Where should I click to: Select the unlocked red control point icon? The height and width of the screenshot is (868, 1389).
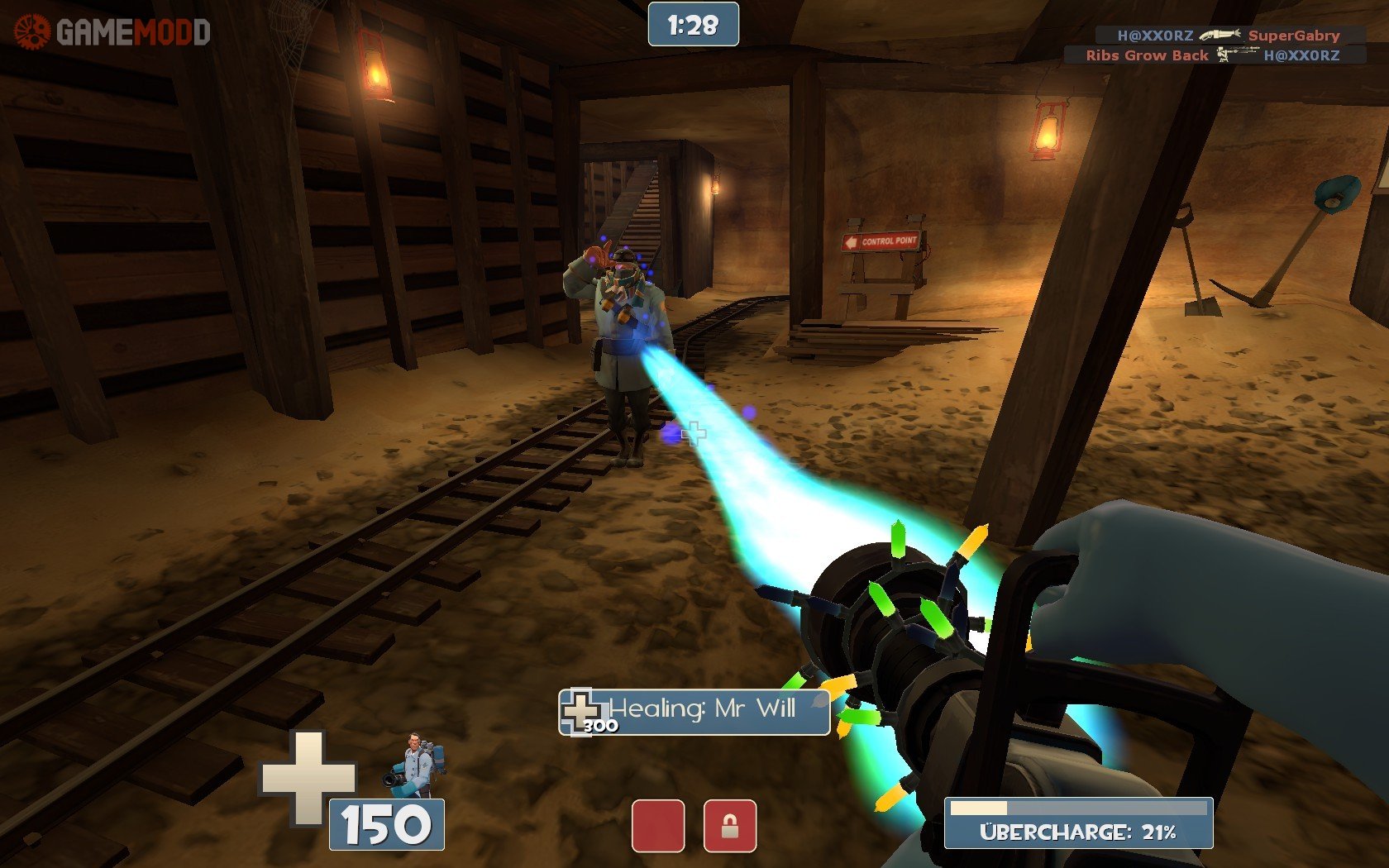(x=658, y=825)
